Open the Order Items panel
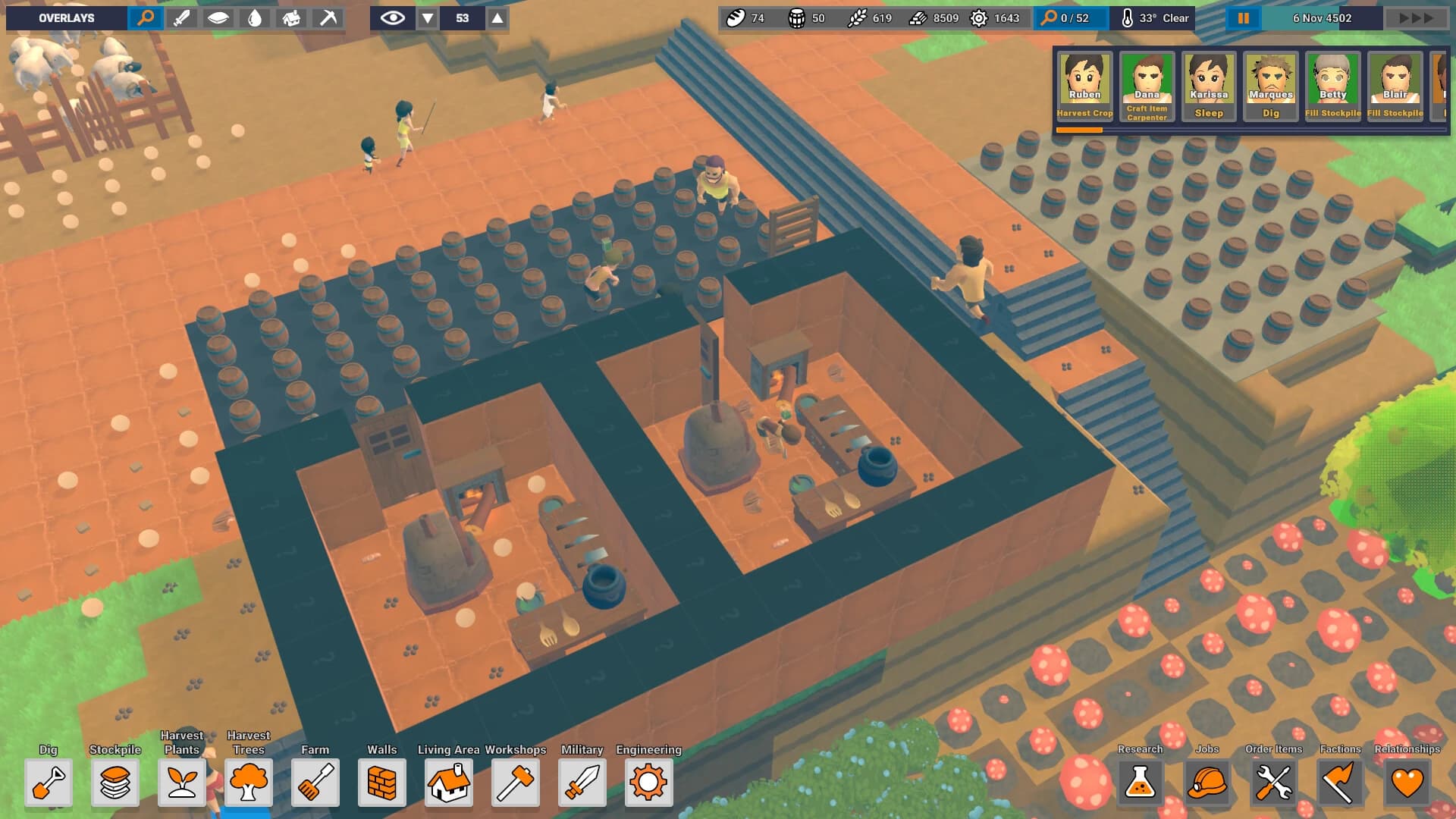This screenshot has width=1456, height=819. 1273,783
